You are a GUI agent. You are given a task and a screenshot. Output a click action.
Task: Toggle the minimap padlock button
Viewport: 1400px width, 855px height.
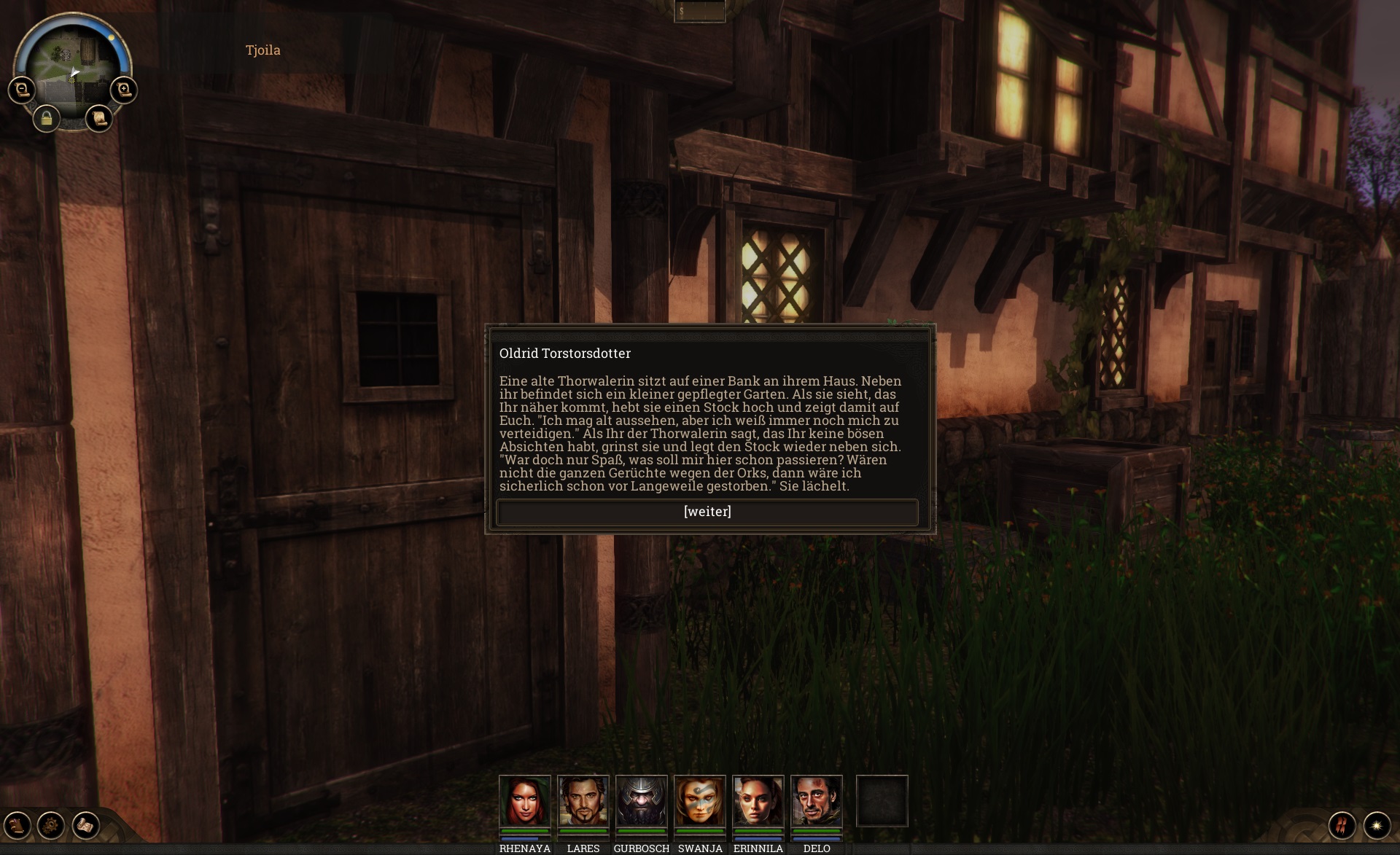47,118
